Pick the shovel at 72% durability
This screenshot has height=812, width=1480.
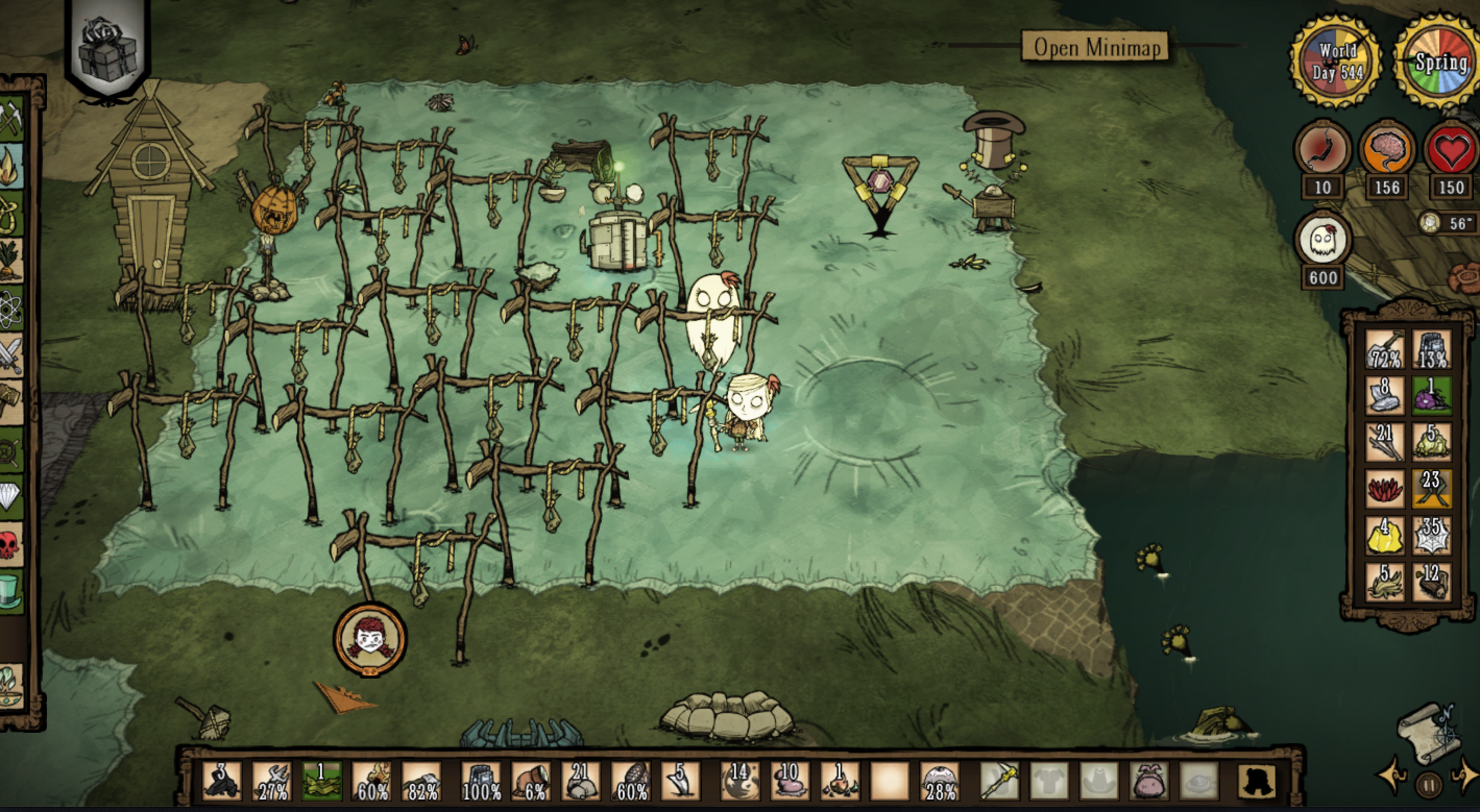pyautogui.click(x=1385, y=349)
